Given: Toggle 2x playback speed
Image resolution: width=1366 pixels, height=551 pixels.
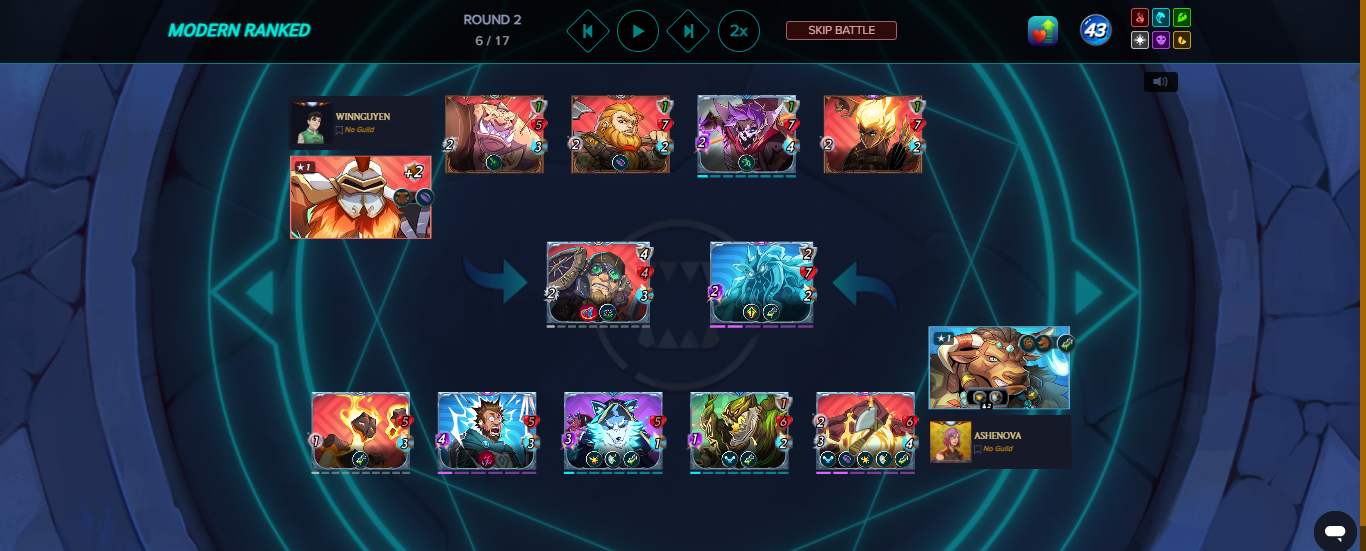Looking at the screenshot, I should click(x=738, y=31).
